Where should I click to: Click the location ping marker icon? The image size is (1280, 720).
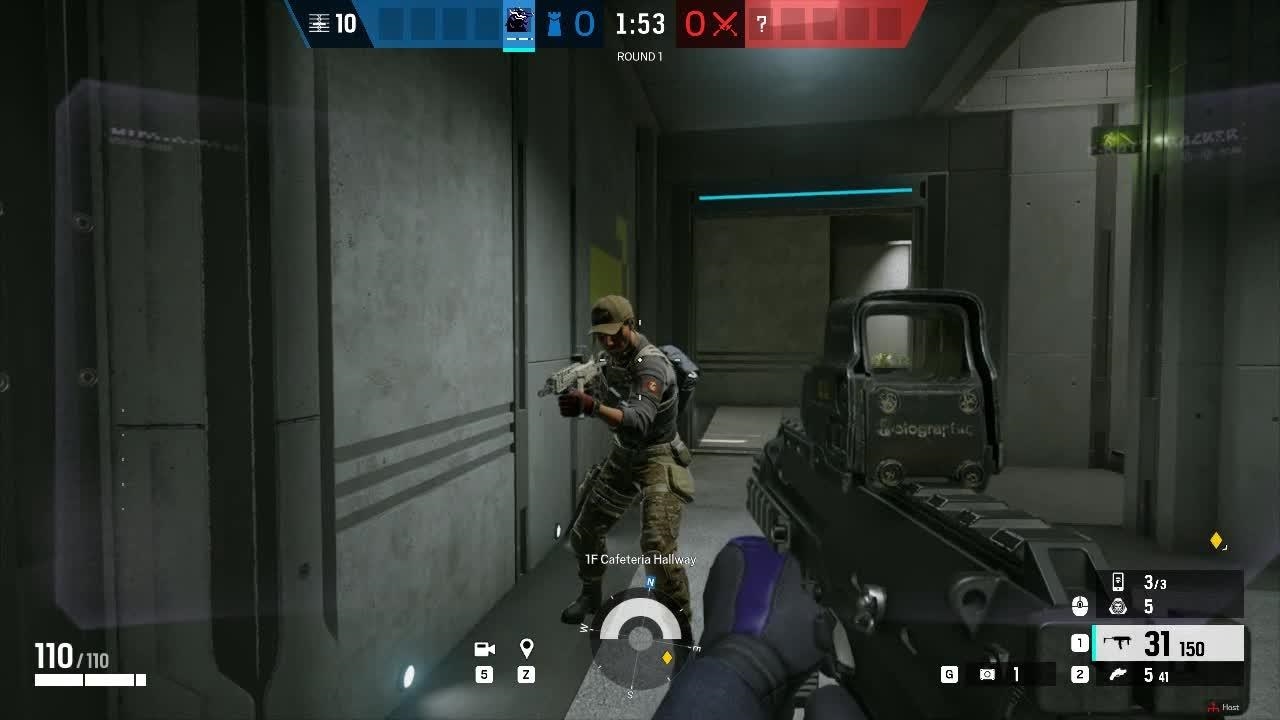(x=527, y=649)
